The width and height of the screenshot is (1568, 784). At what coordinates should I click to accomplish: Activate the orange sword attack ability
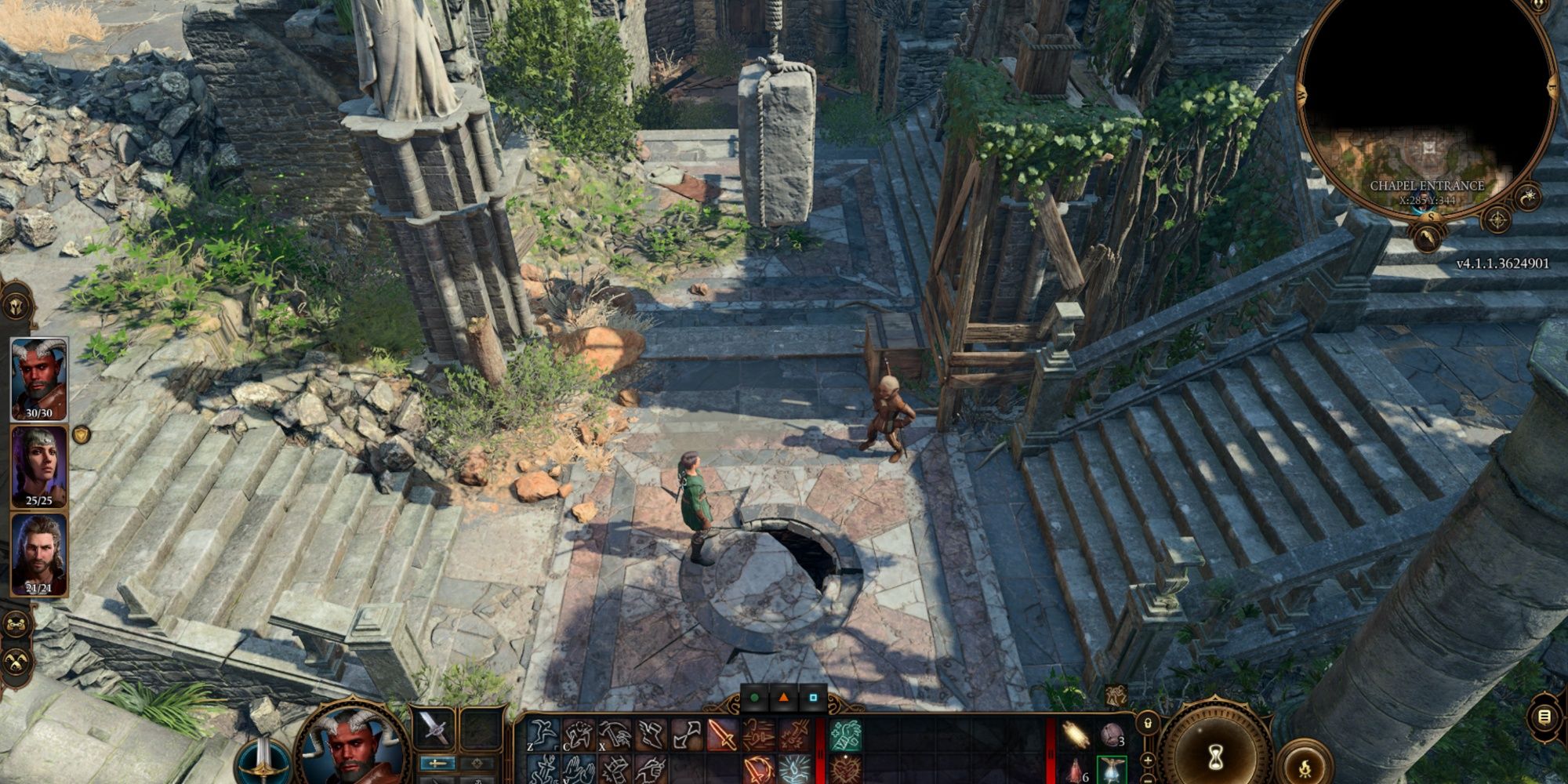722,735
